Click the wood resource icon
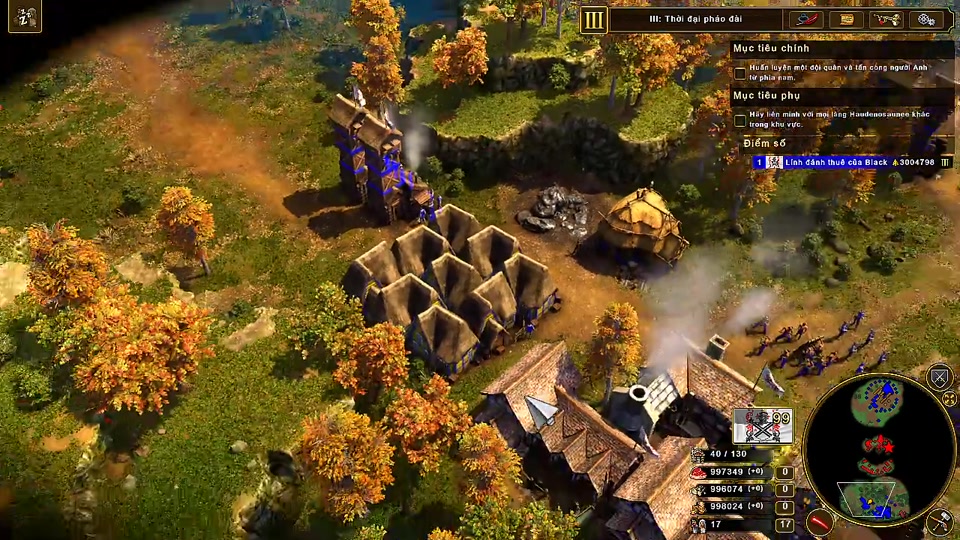The height and width of the screenshot is (540, 960). click(x=699, y=489)
